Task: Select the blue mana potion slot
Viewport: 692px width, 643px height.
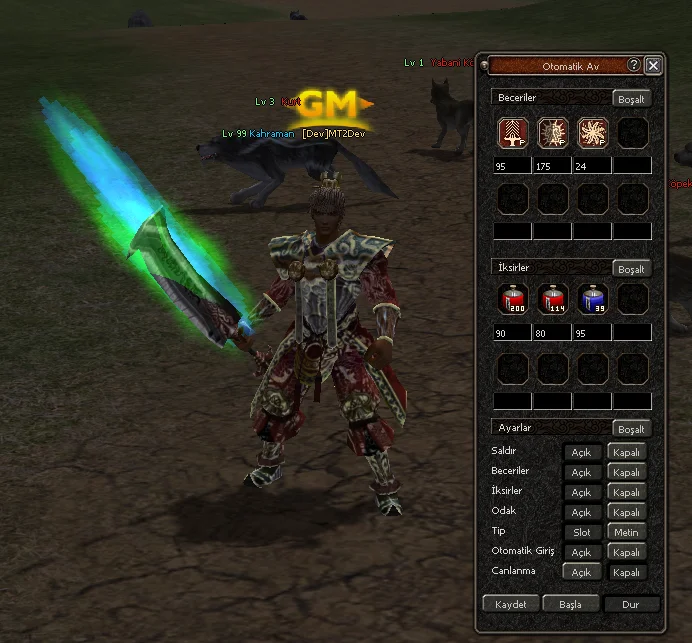Action: (x=592, y=299)
